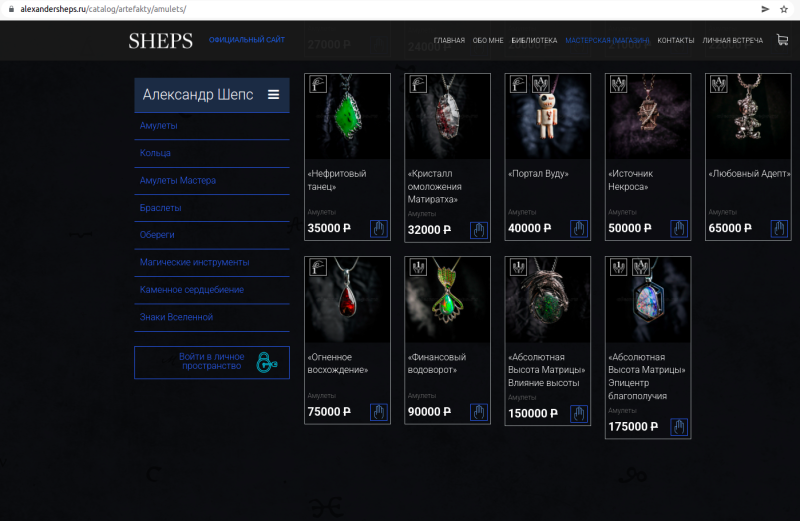This screenshot has height=521, width=800.
Task: Open the Амулеты Мастера category
Action: [178, 180]
